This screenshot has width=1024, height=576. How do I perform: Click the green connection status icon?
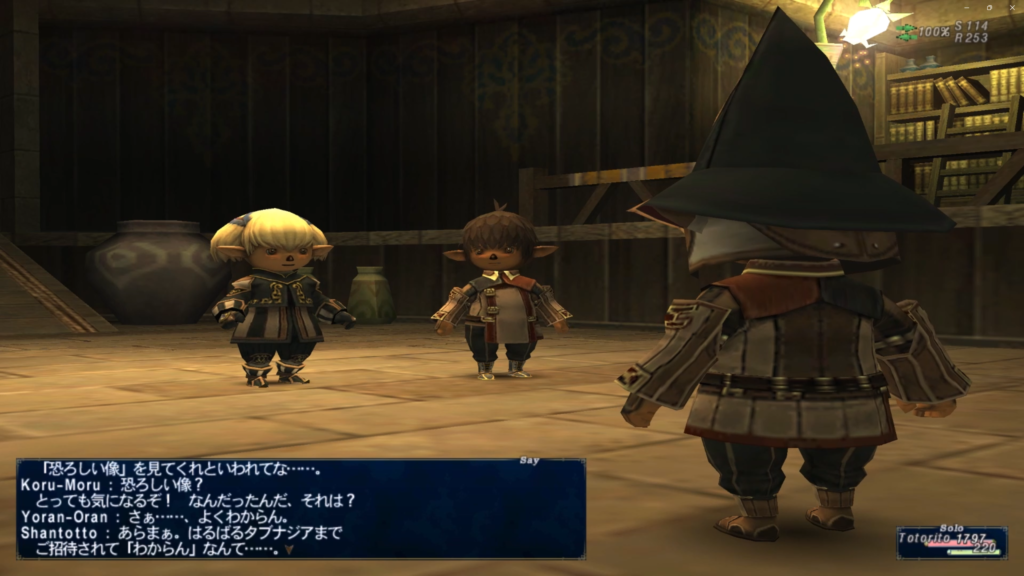tap(906, 33)
